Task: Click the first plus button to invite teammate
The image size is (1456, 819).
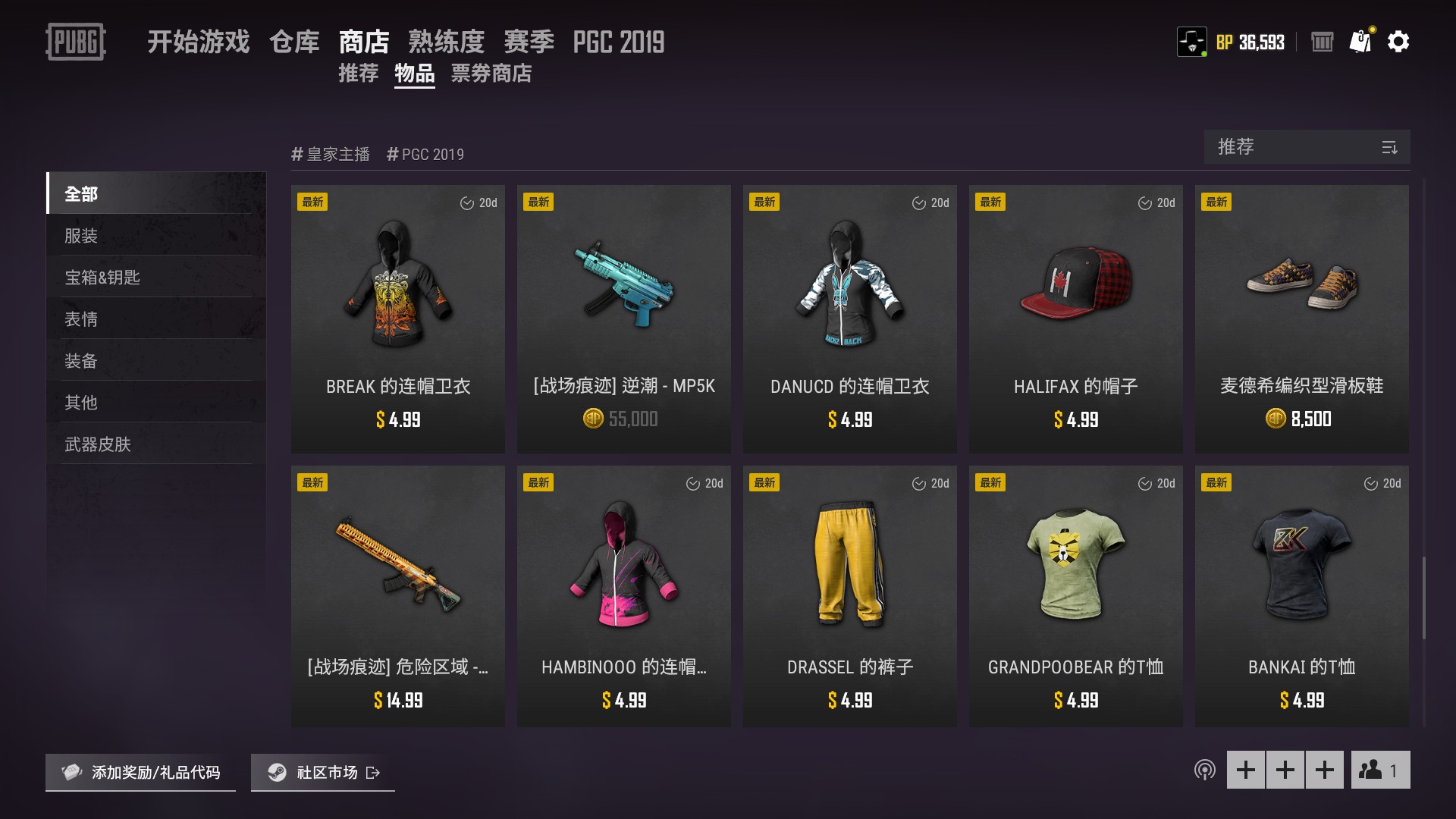Action: (1246, 770)
